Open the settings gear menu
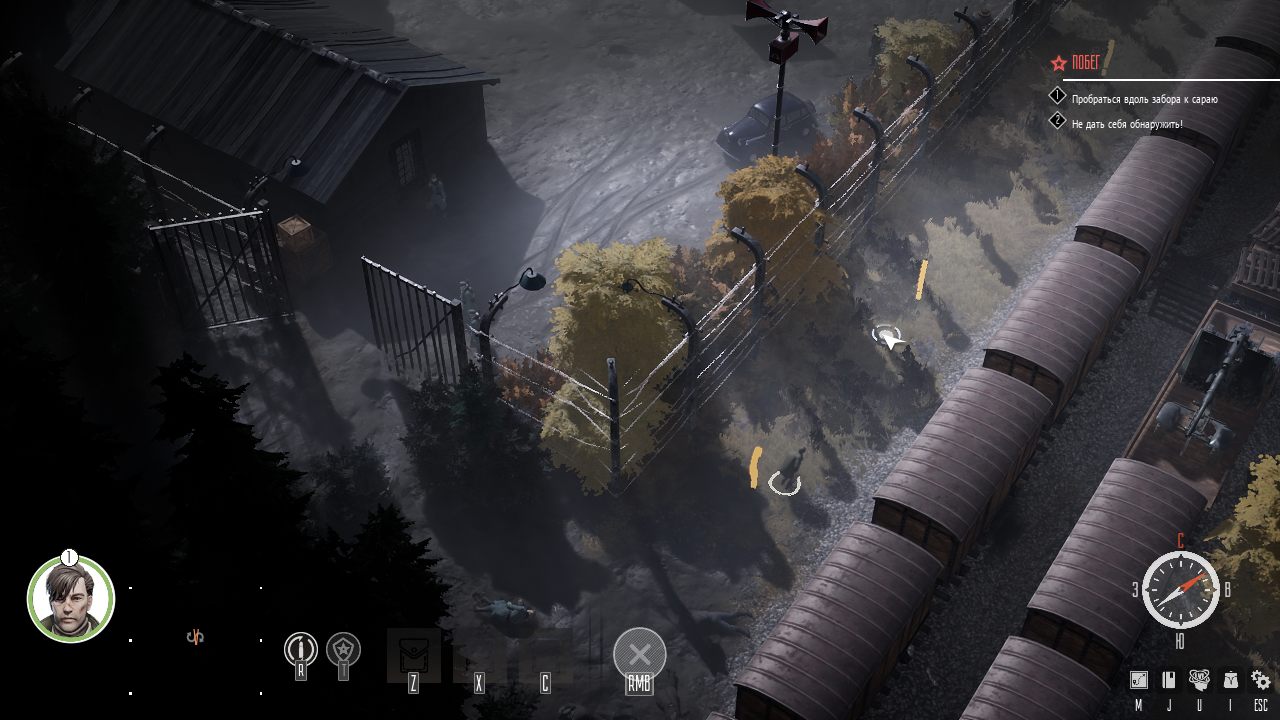The height and width of the screenshot is (720, 1280). tap(1261, 680)
